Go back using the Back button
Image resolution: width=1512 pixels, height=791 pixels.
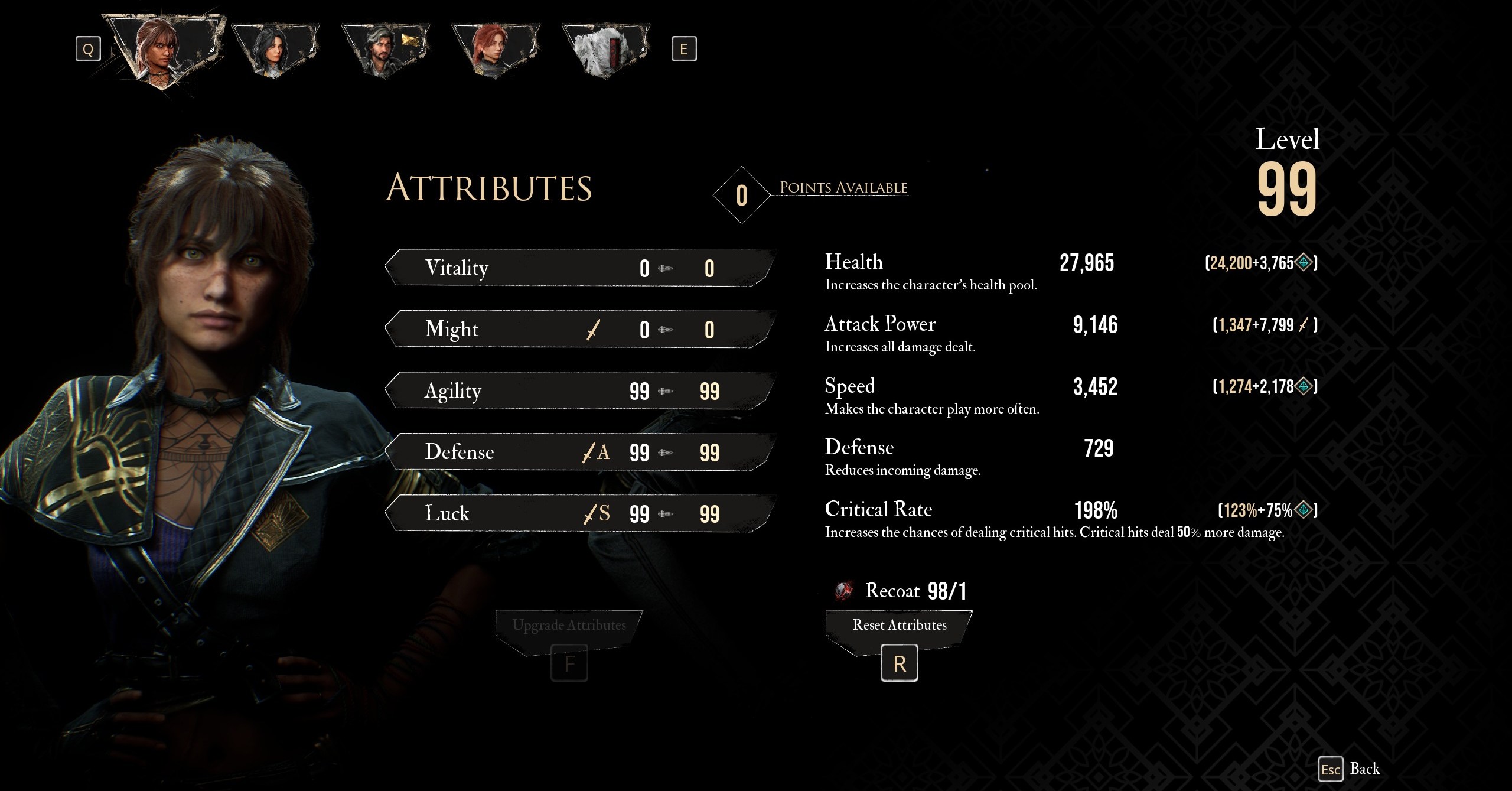pos(1351,769)
